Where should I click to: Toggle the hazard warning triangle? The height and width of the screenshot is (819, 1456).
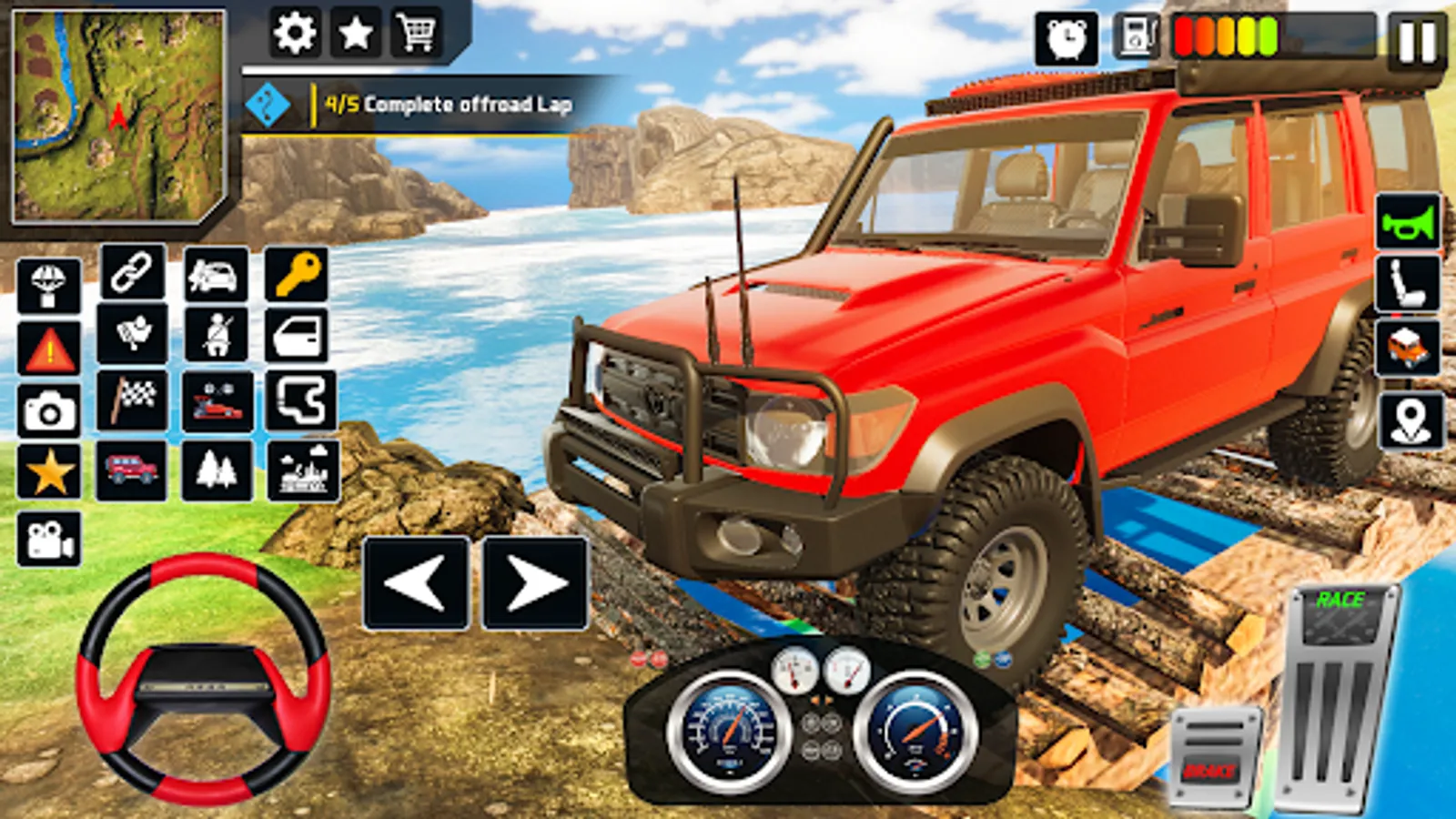click(49, 349)
